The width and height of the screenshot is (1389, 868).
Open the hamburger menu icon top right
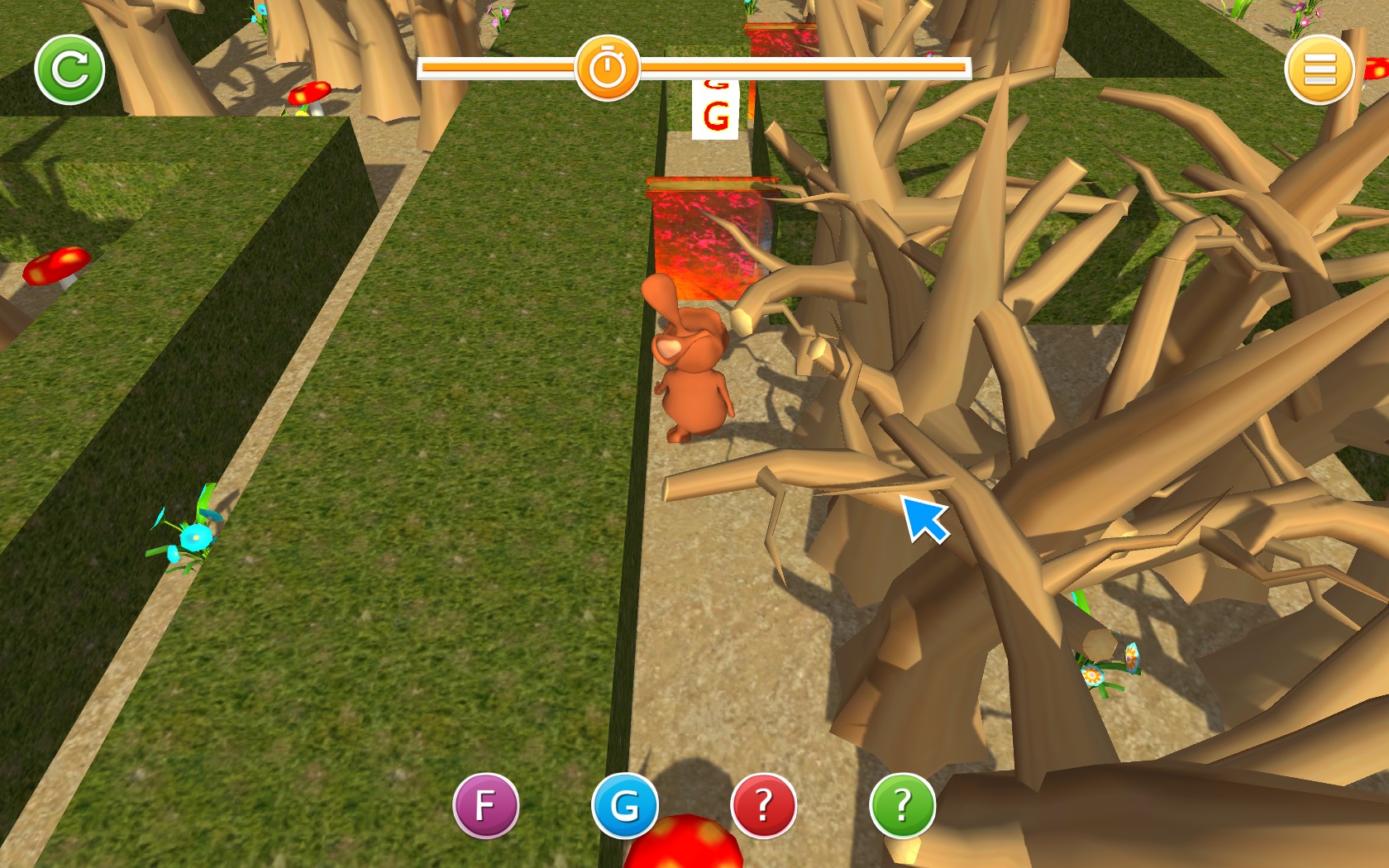1320,69
